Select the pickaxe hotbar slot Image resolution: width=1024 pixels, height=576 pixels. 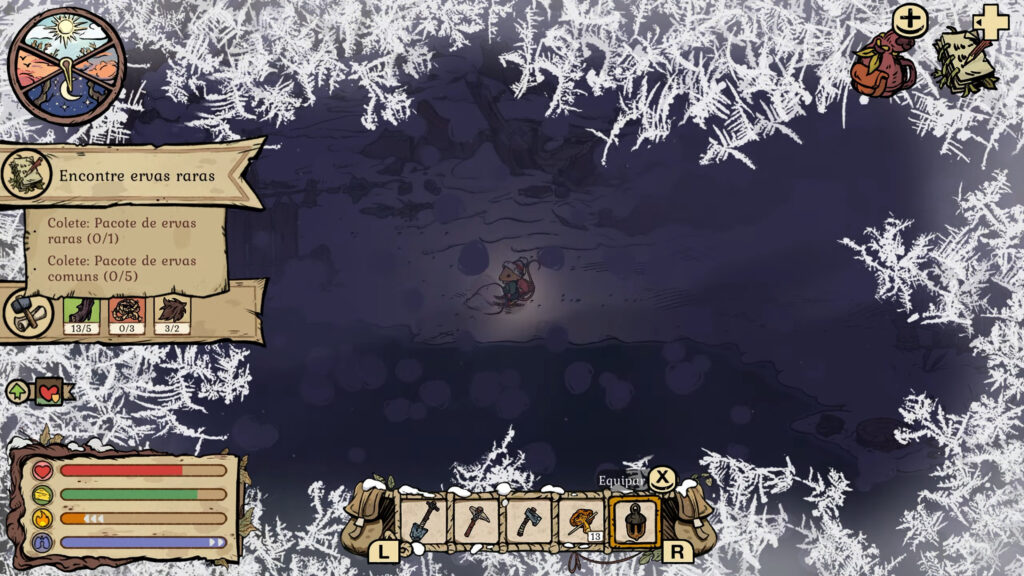tap(476, 520)
